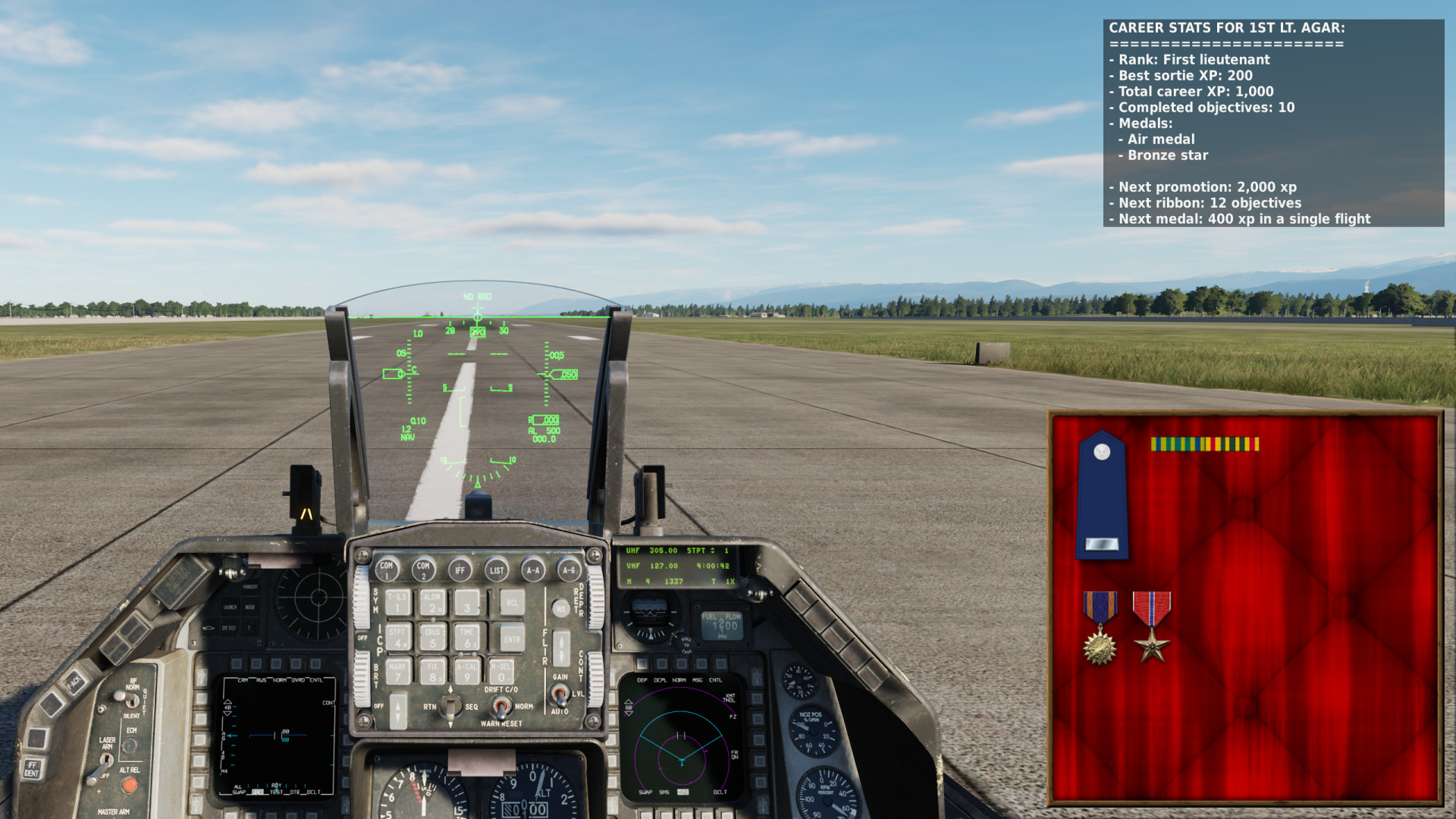Push the COM 1 button on the ICP

pos(387,569)
